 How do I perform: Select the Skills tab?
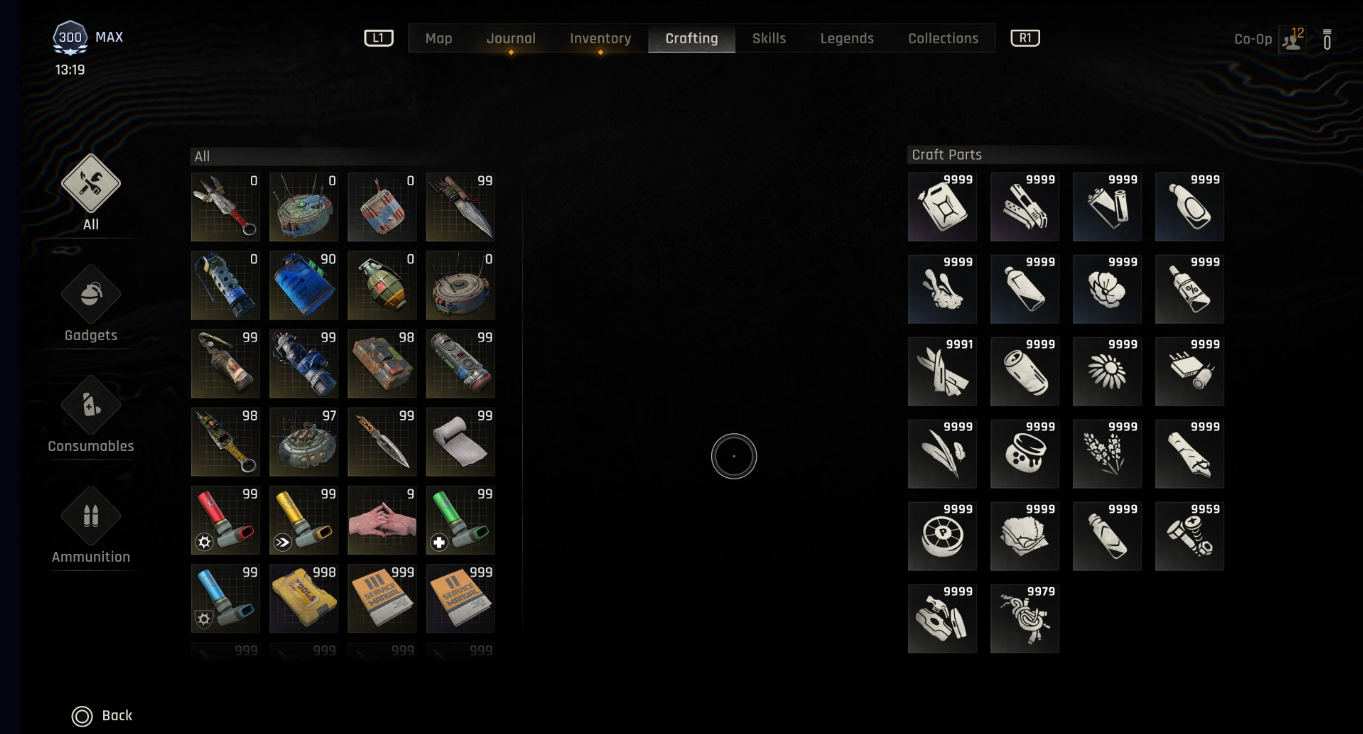coord(769,38)
